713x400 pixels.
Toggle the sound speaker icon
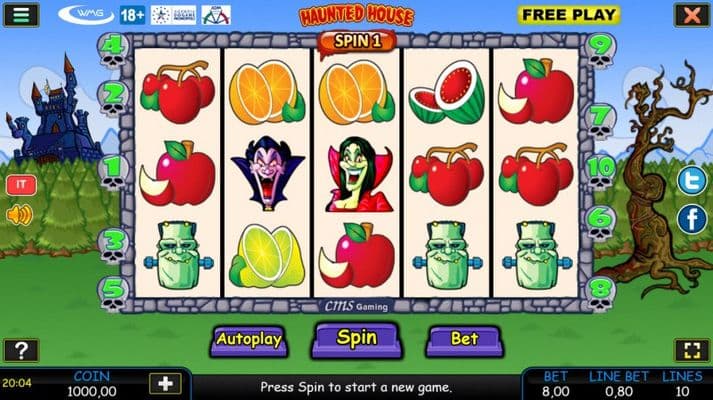click(x=19, y=214)
